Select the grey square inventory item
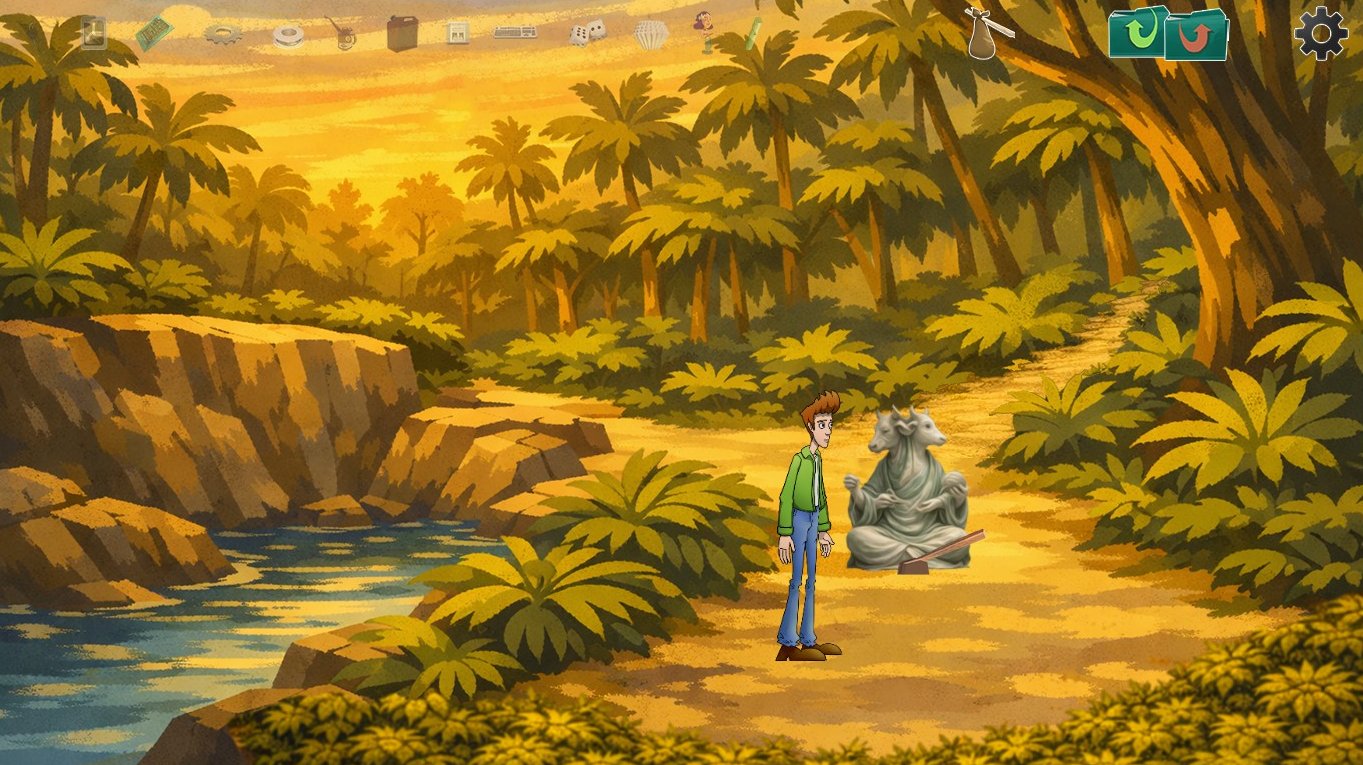Image resolution: width=1363 pixels, height=765 pixels. [x=94, y=32]
